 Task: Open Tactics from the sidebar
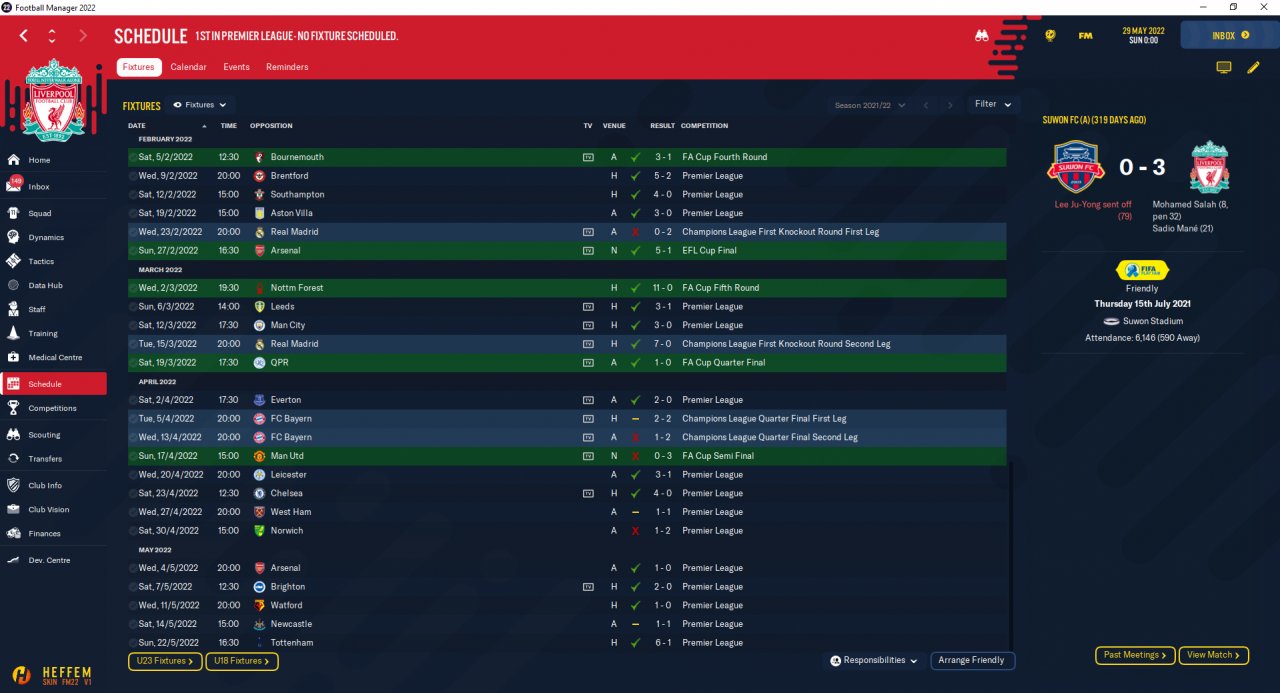(x=41, y=261)
